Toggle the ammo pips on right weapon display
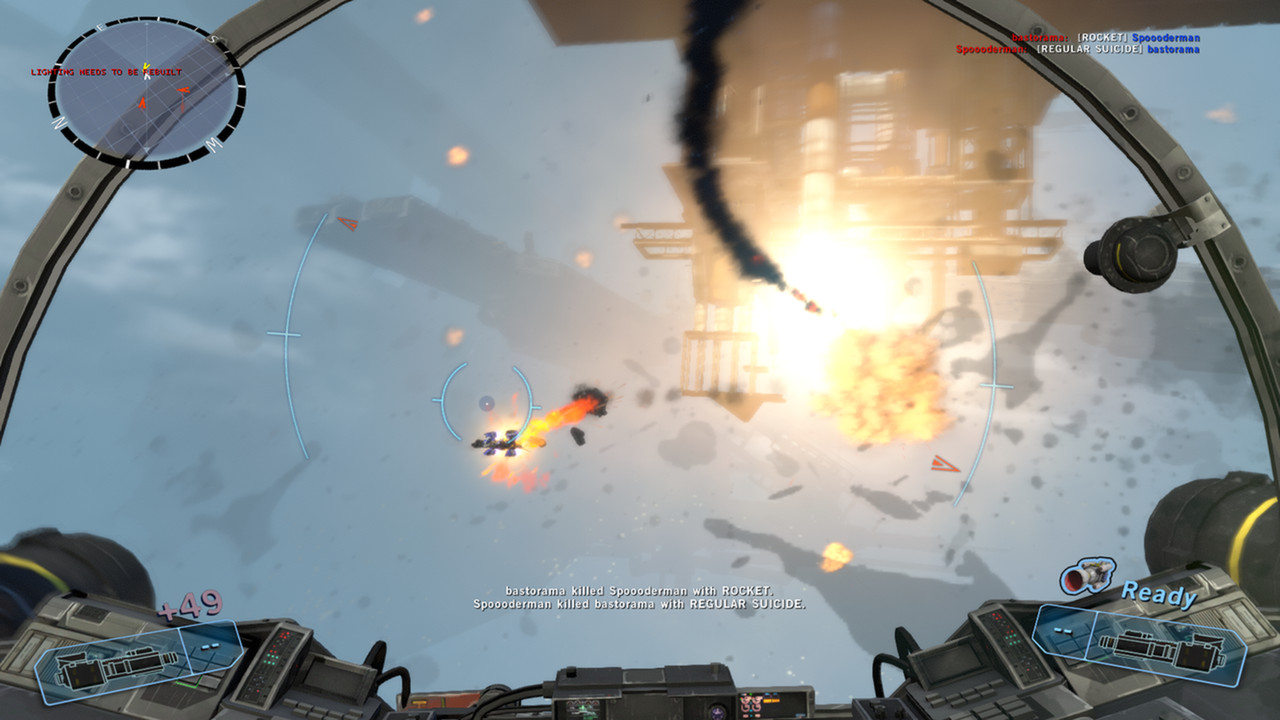1280x720 pixels. click(x=1063, y=631)
